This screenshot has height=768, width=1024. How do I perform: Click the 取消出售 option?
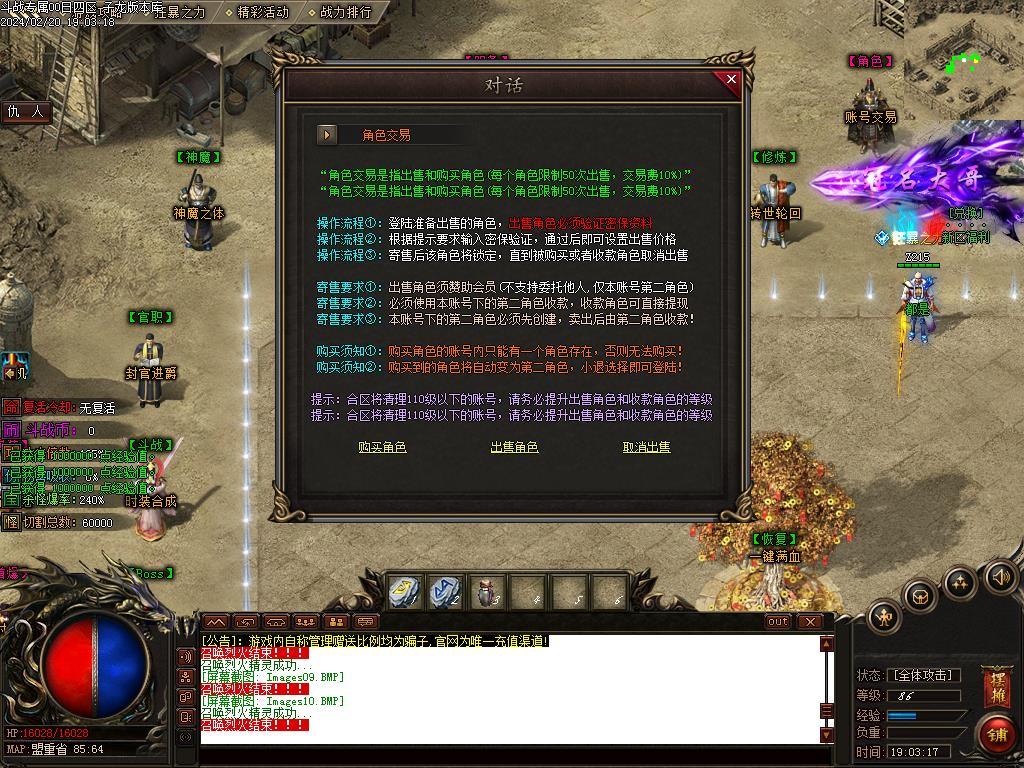(646, 447)
